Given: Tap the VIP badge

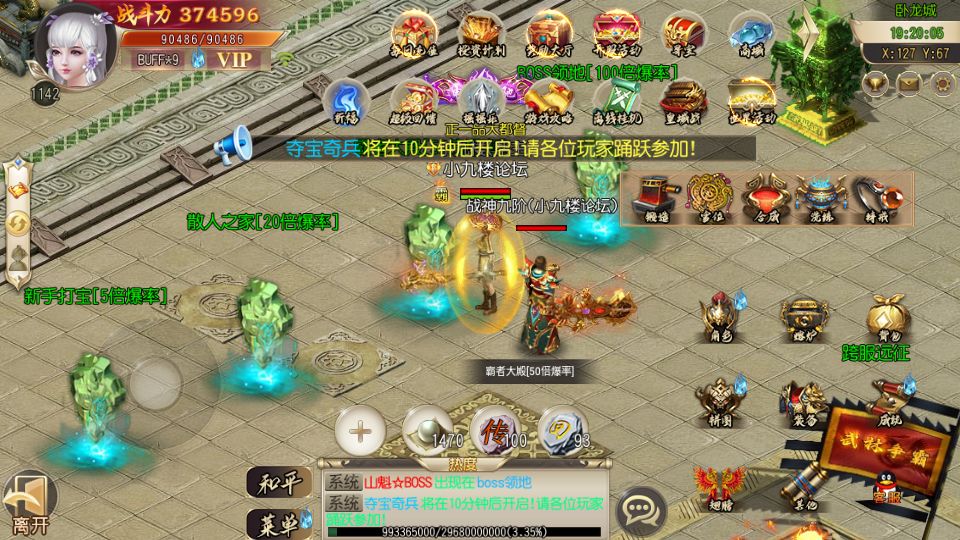Looking at the screenshot, I should pyautogui.click(x=236, y=58).
